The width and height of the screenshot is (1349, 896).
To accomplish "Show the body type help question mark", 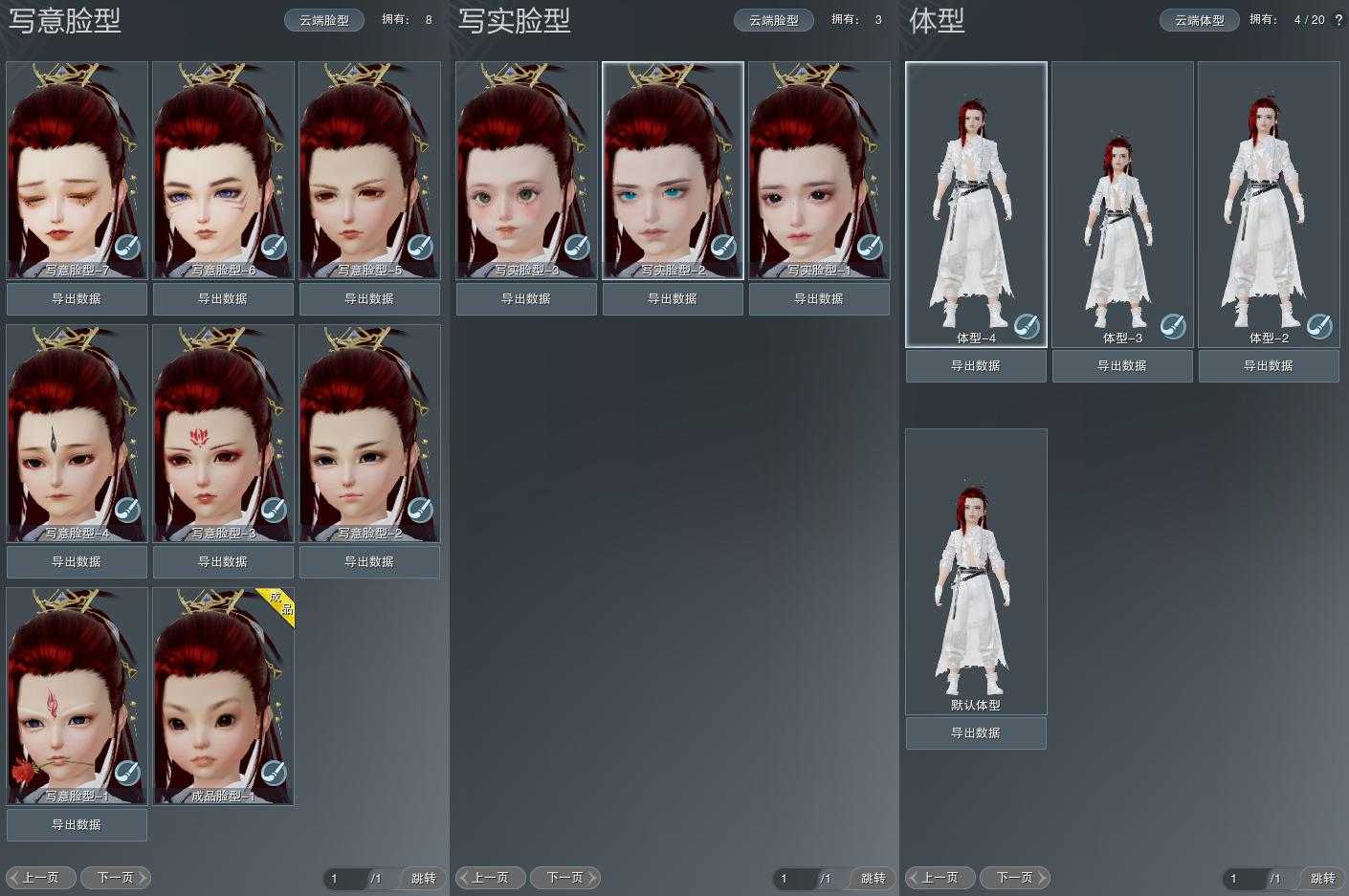I will point(1338,20).
